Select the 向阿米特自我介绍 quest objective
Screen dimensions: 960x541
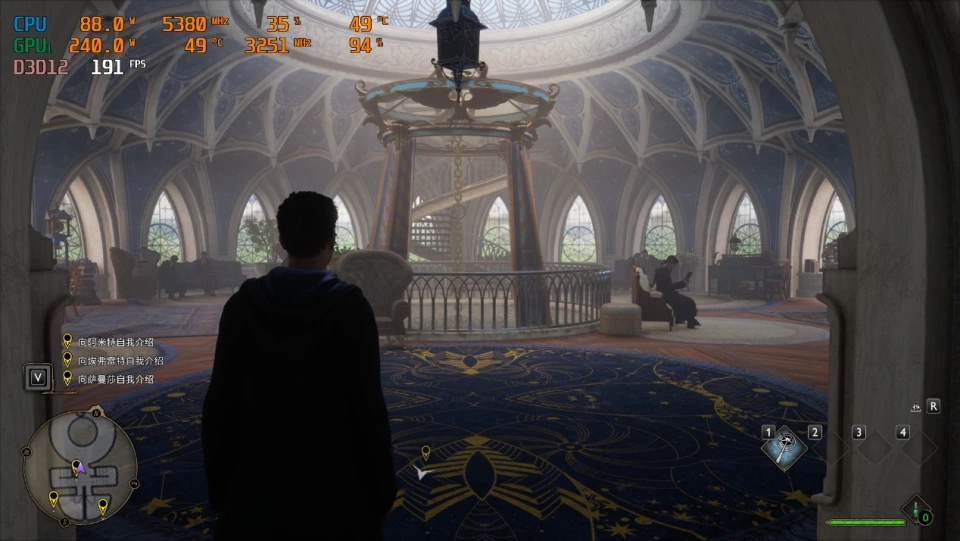click(115, 341)
